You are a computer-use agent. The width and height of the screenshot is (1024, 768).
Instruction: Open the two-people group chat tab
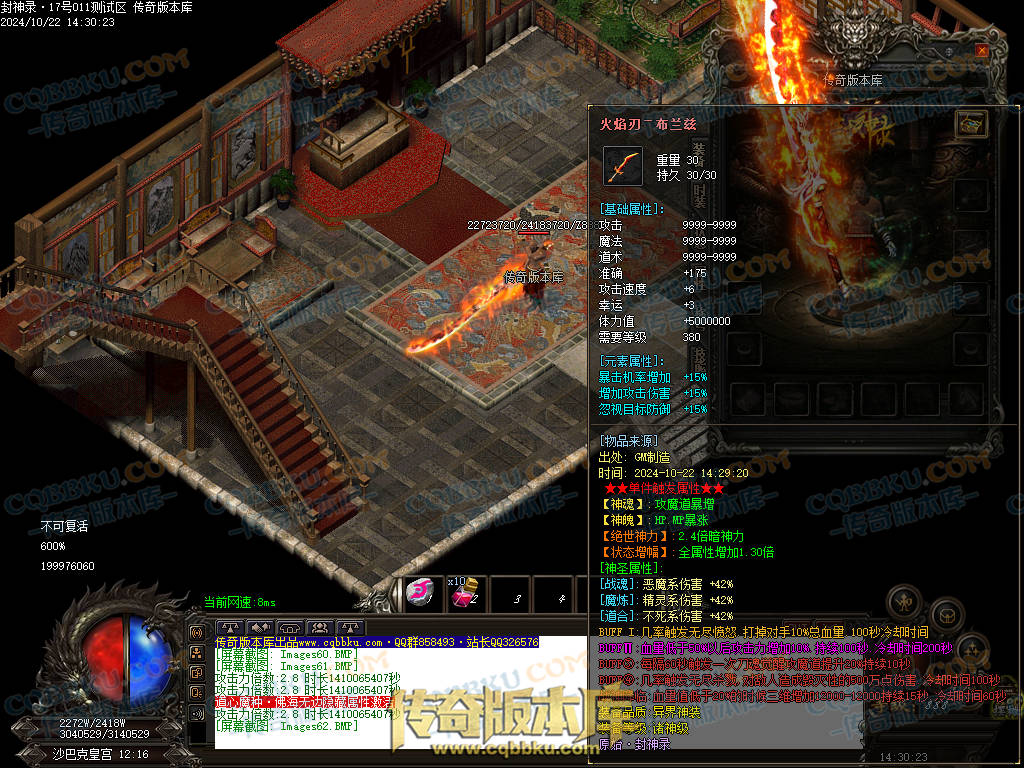tap(319, 628)
